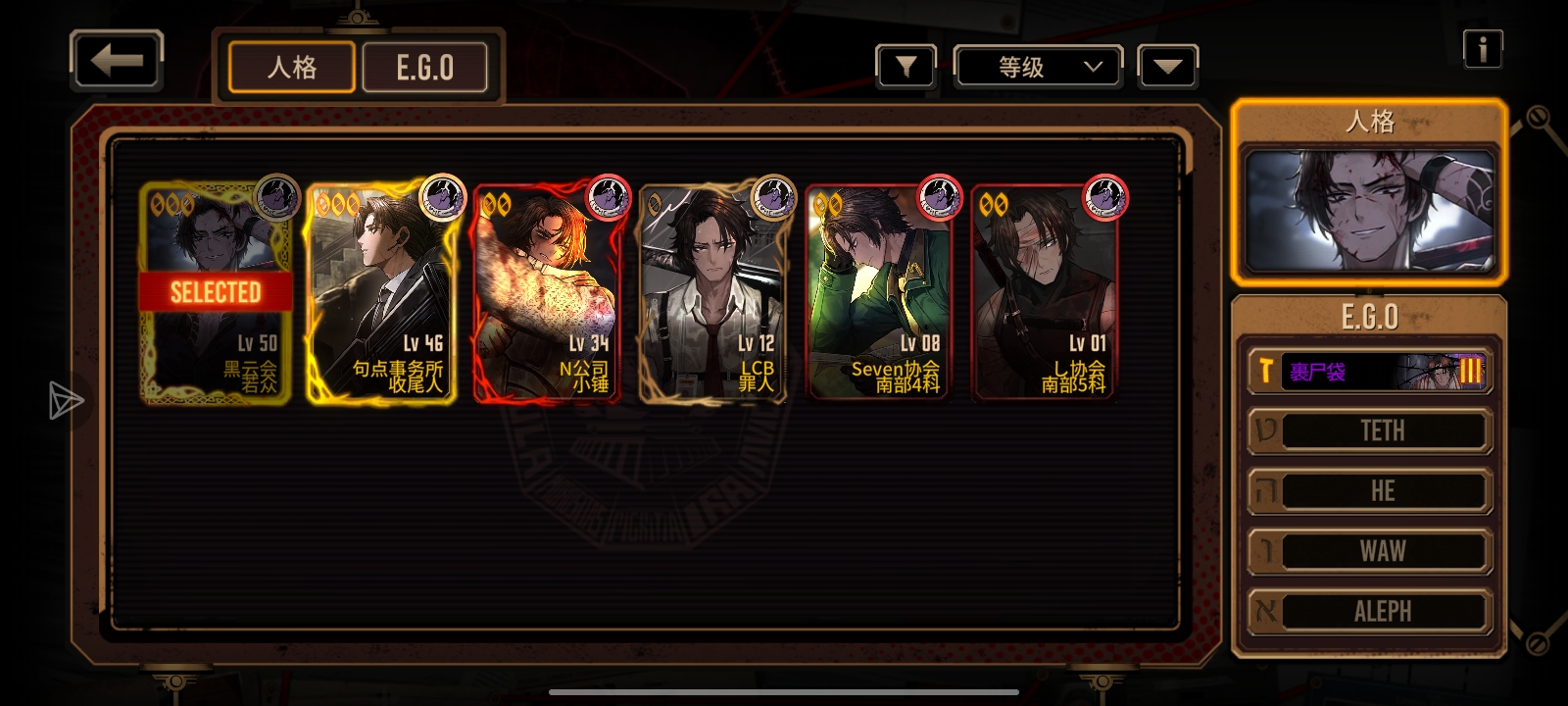Select the TETH E.G.O slot
The image size is (1568, 706).
click(1369, 431)
